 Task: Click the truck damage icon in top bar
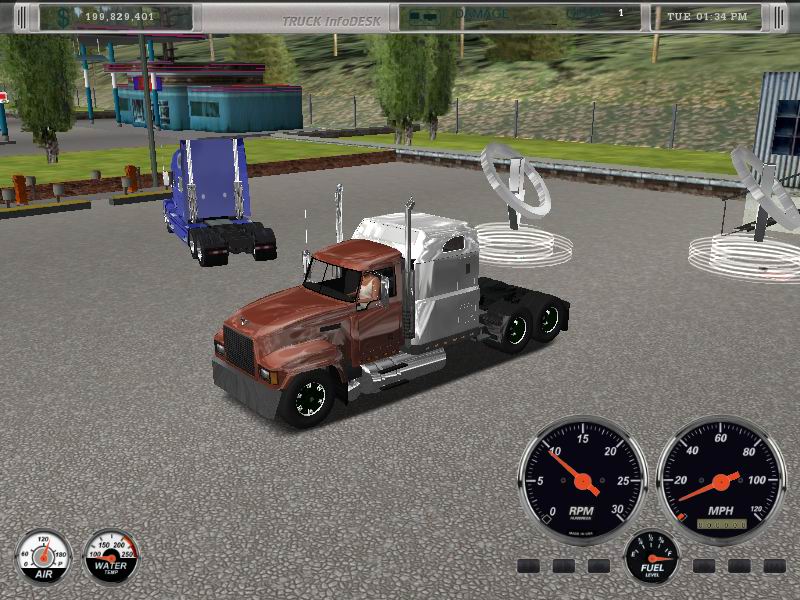point(423,16)
